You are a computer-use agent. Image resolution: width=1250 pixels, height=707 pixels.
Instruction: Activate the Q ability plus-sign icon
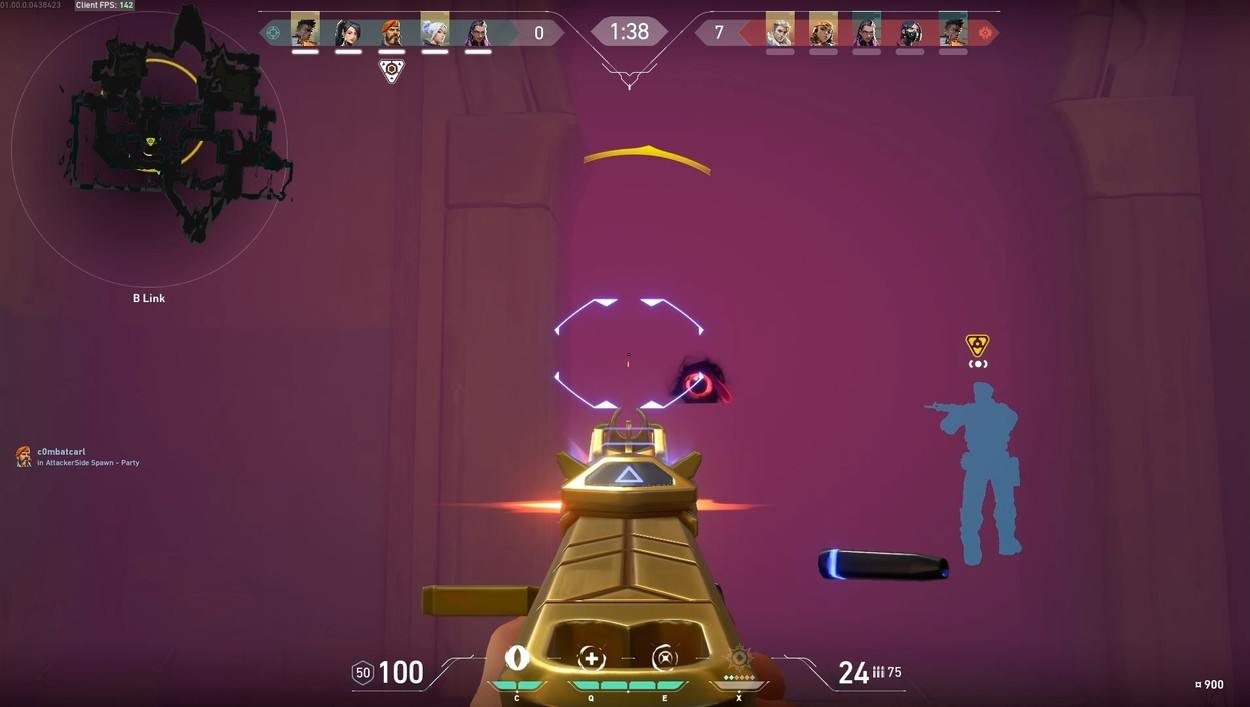coord(591,658)
